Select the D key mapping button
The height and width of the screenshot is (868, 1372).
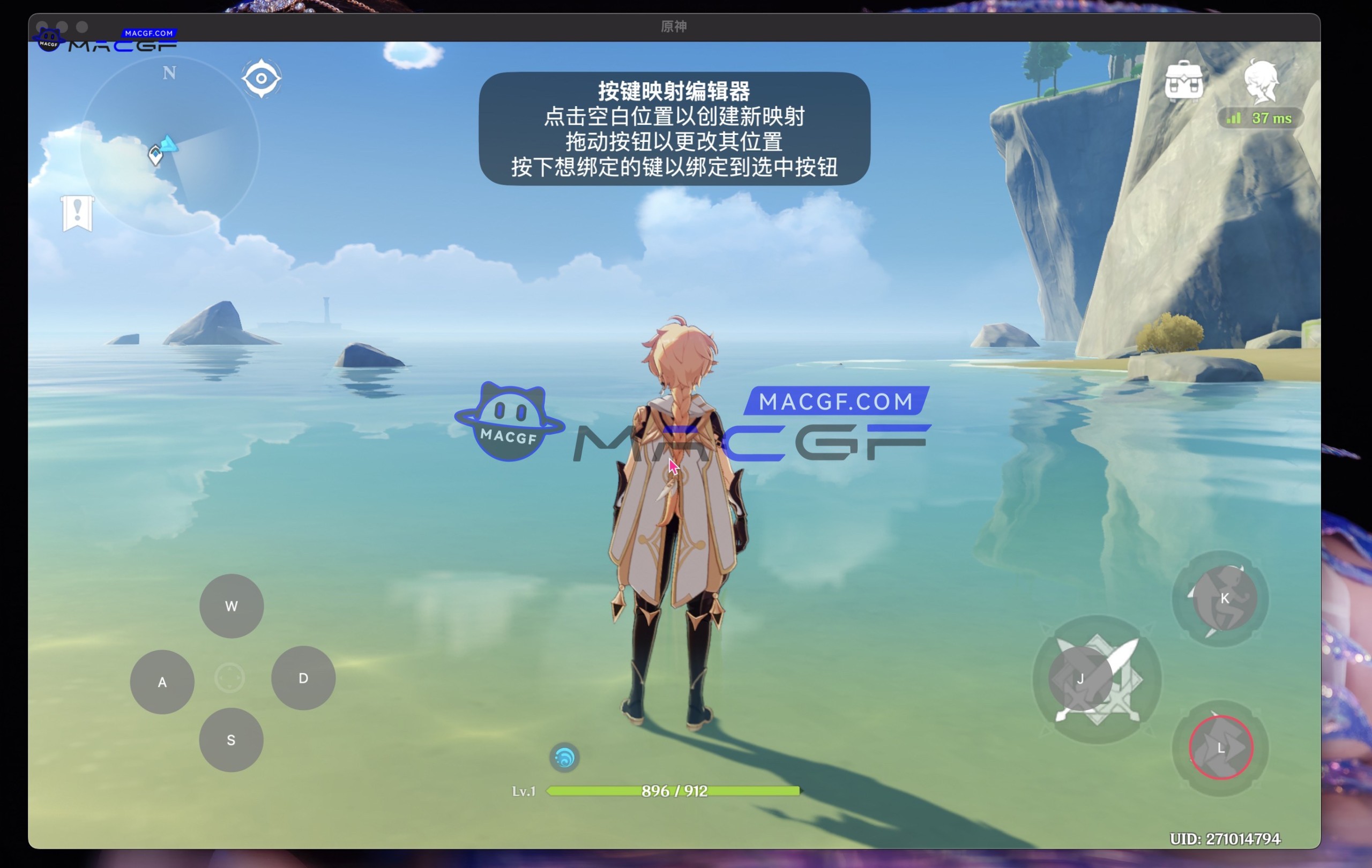coord(303,678)
